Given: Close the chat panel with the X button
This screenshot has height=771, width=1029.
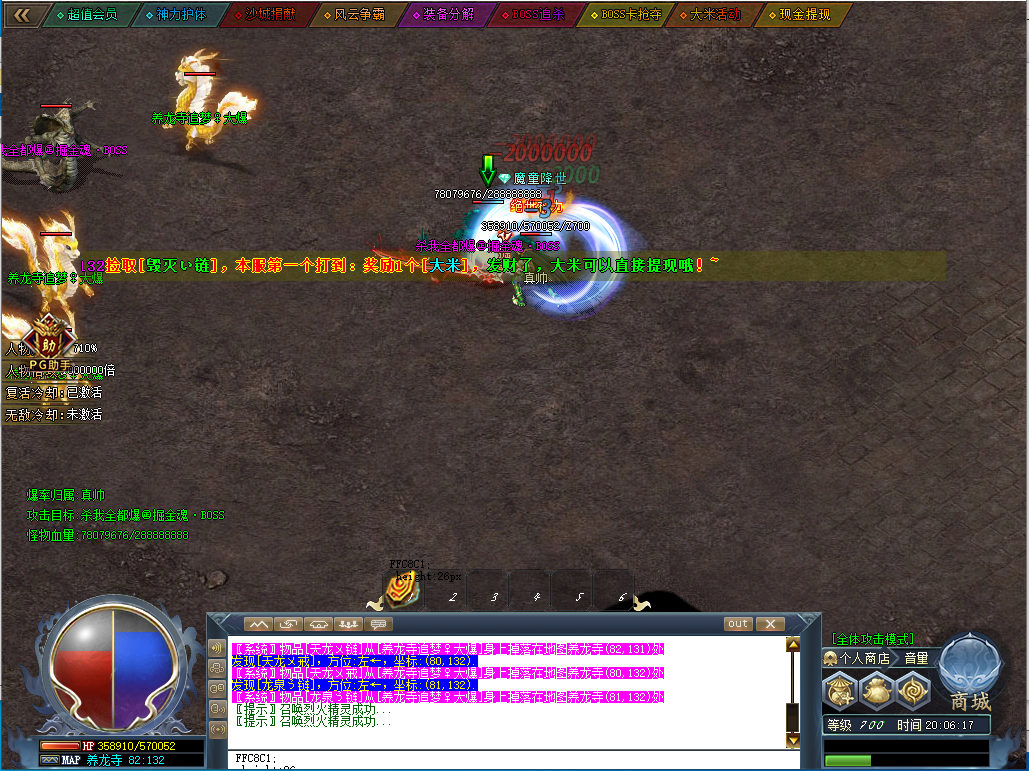Looking at the screenshot, I should point(769,624).
